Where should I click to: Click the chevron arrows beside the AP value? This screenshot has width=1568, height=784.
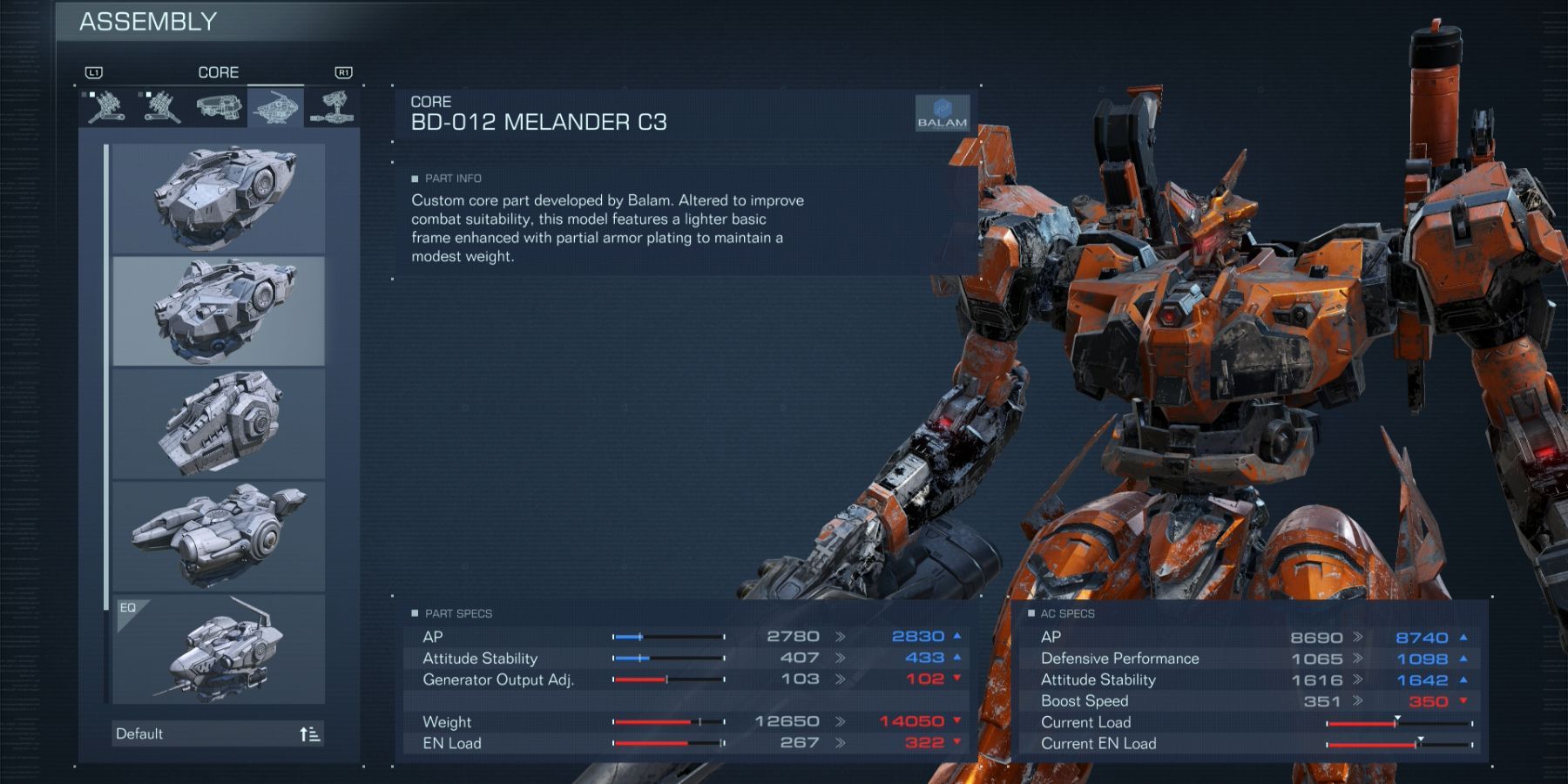(839, 636)
